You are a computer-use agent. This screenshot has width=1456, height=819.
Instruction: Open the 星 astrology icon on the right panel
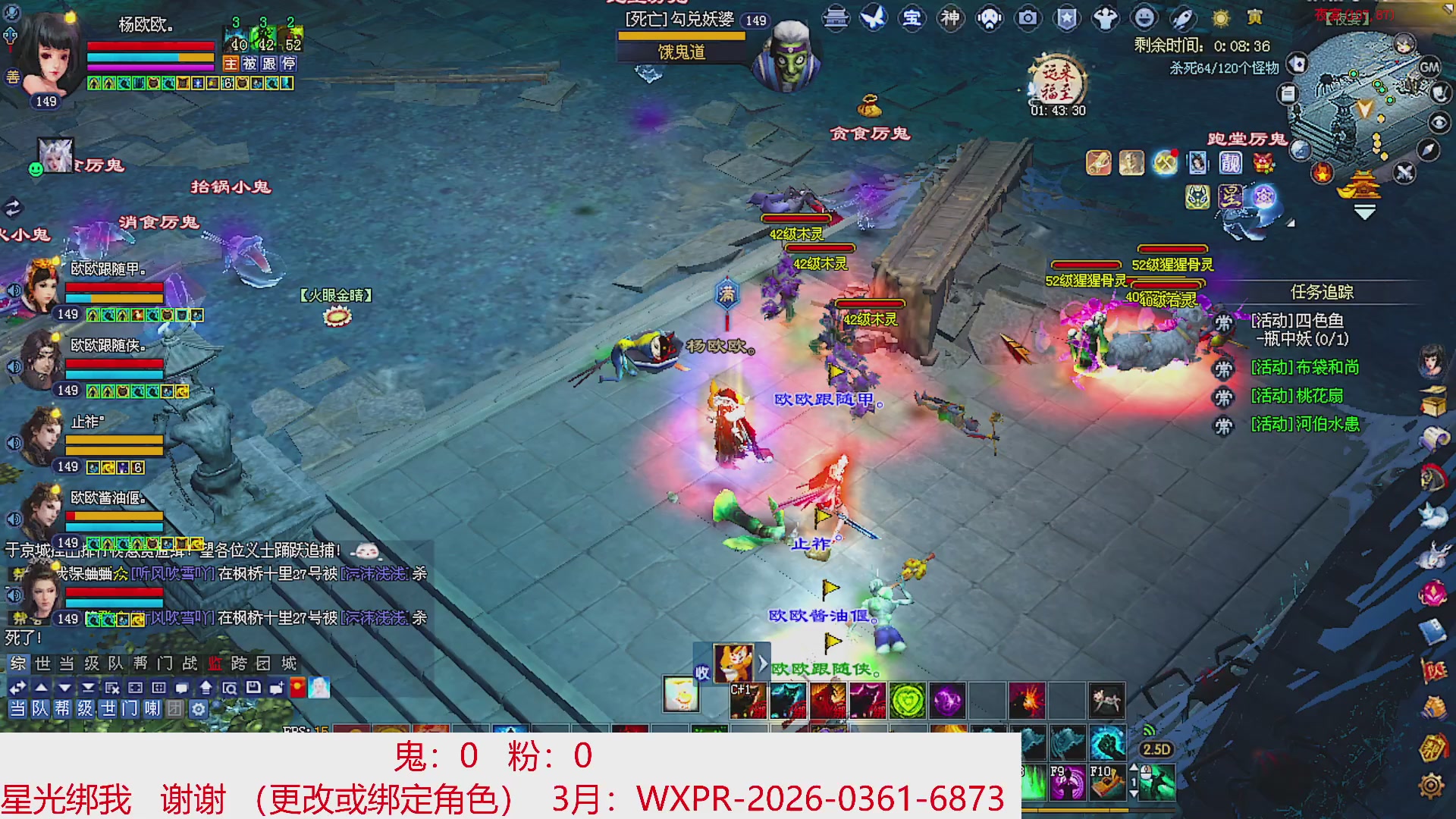click(x=1231, y=197)
